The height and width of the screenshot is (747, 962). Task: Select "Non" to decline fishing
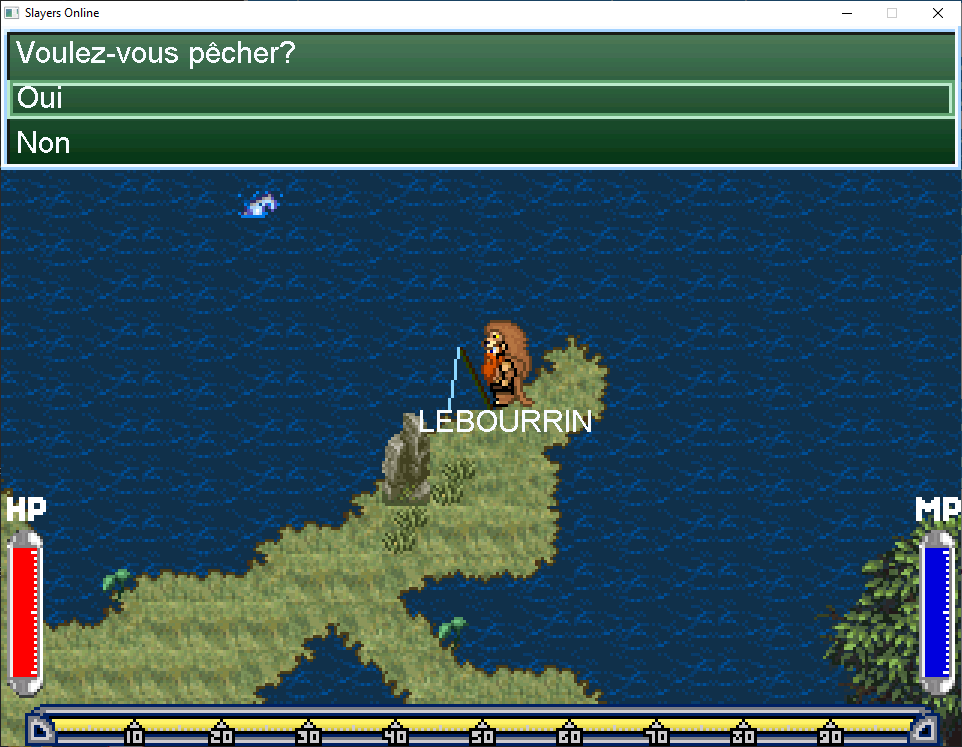coord(480,143)
